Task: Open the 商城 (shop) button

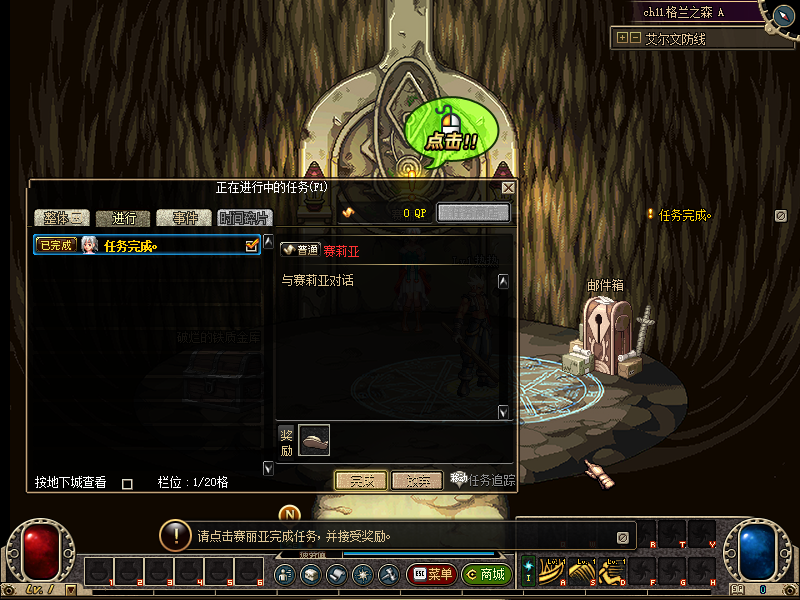Action: tap(488, 575)
